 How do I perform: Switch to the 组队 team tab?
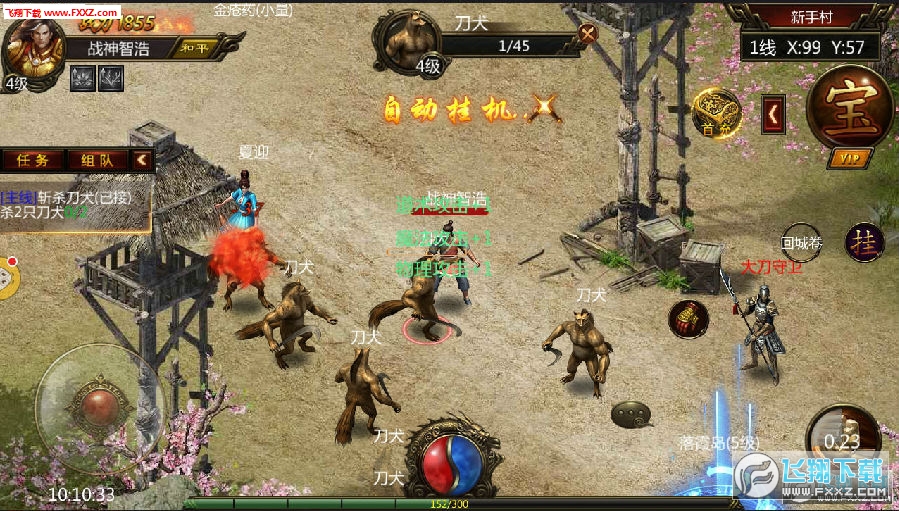[x=97, y=159]
